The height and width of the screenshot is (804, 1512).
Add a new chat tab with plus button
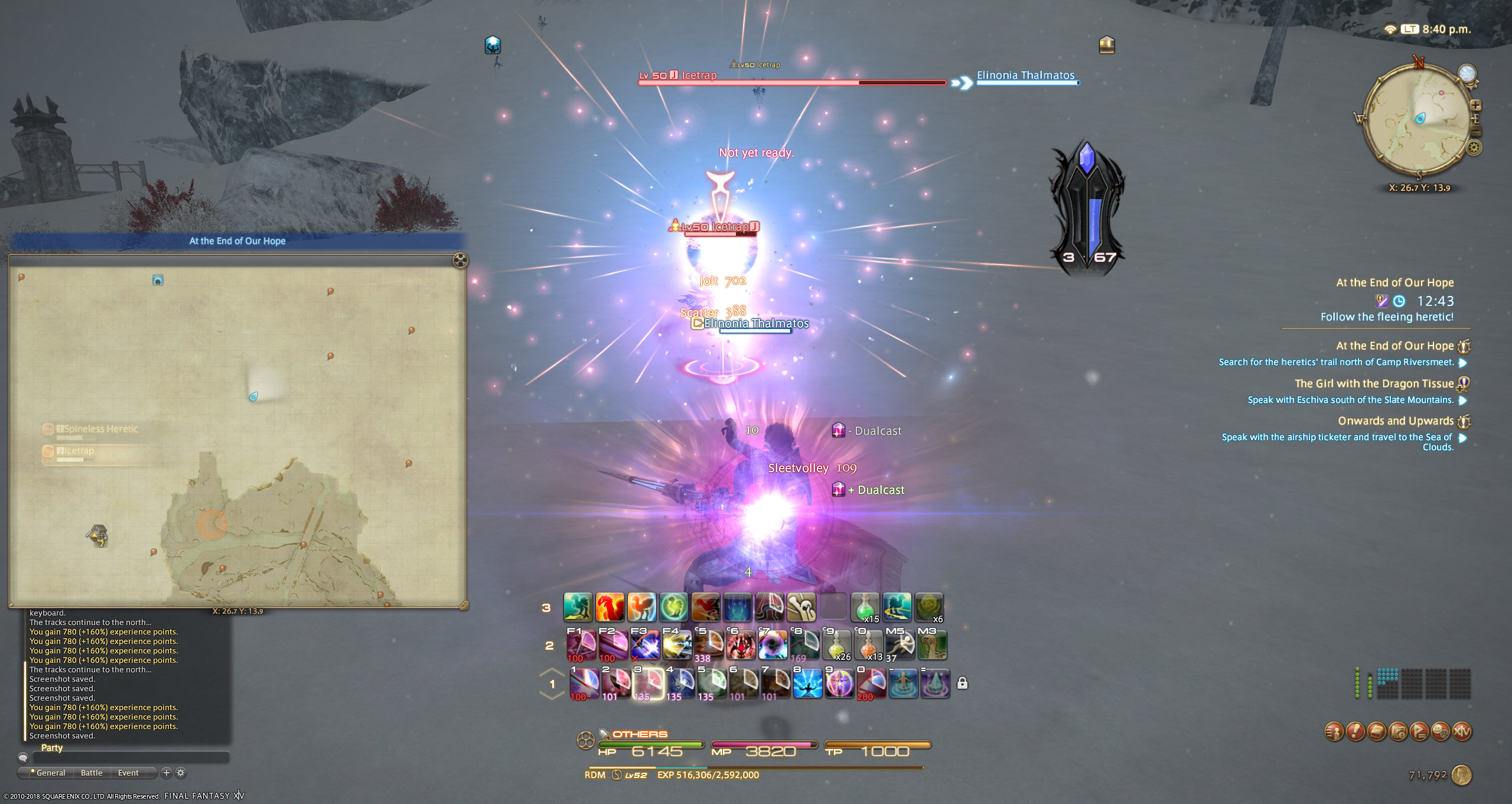(x=167, y=773)
